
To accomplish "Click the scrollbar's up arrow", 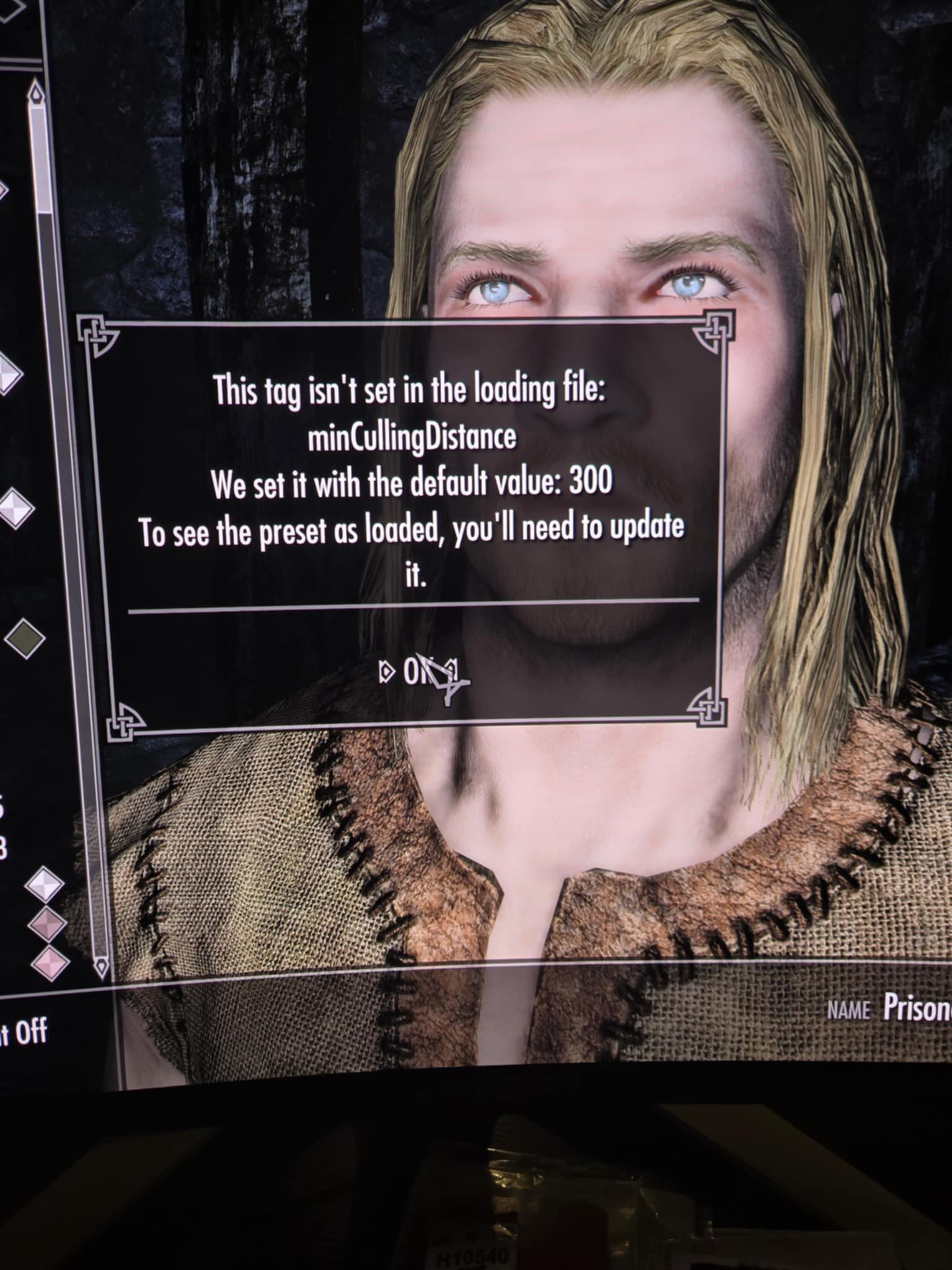I will 37,95.
